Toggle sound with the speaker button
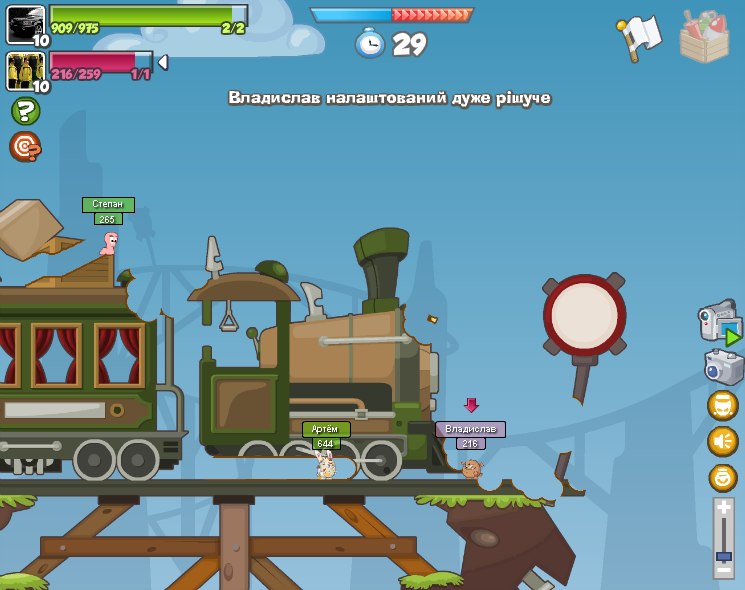 722,441
